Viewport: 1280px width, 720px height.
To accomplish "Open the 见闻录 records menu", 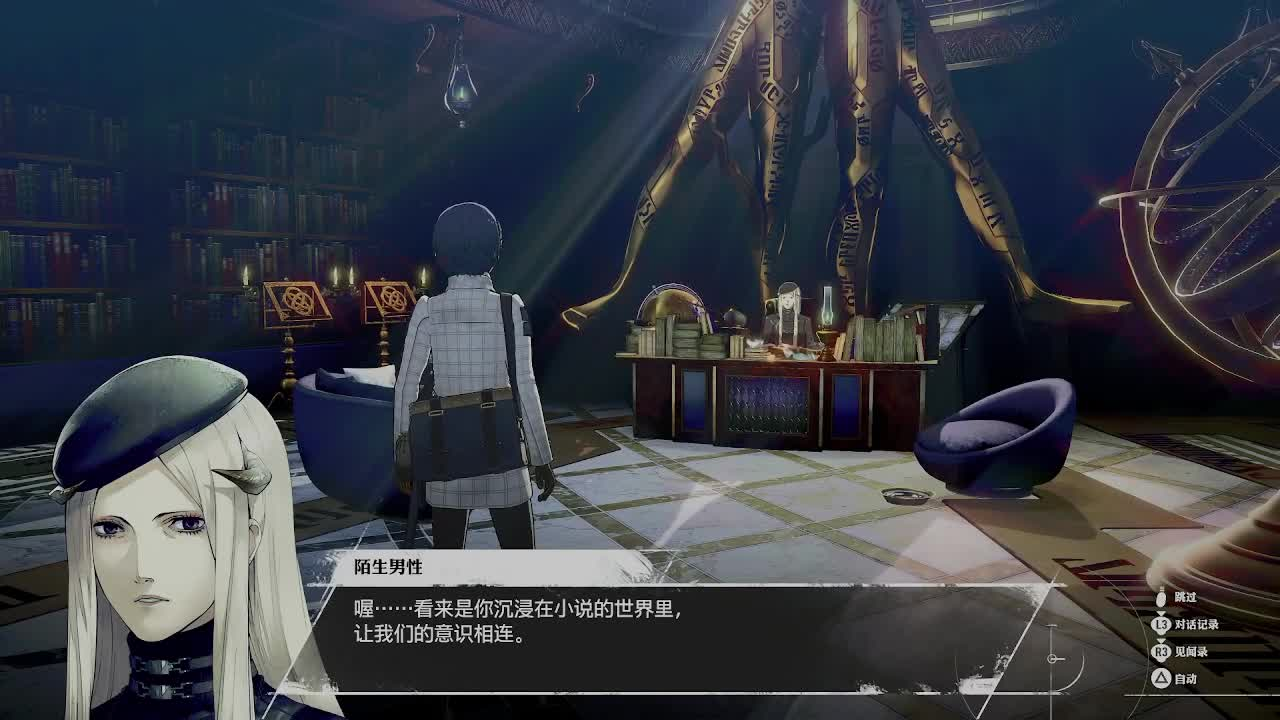I will (1191, 652).
